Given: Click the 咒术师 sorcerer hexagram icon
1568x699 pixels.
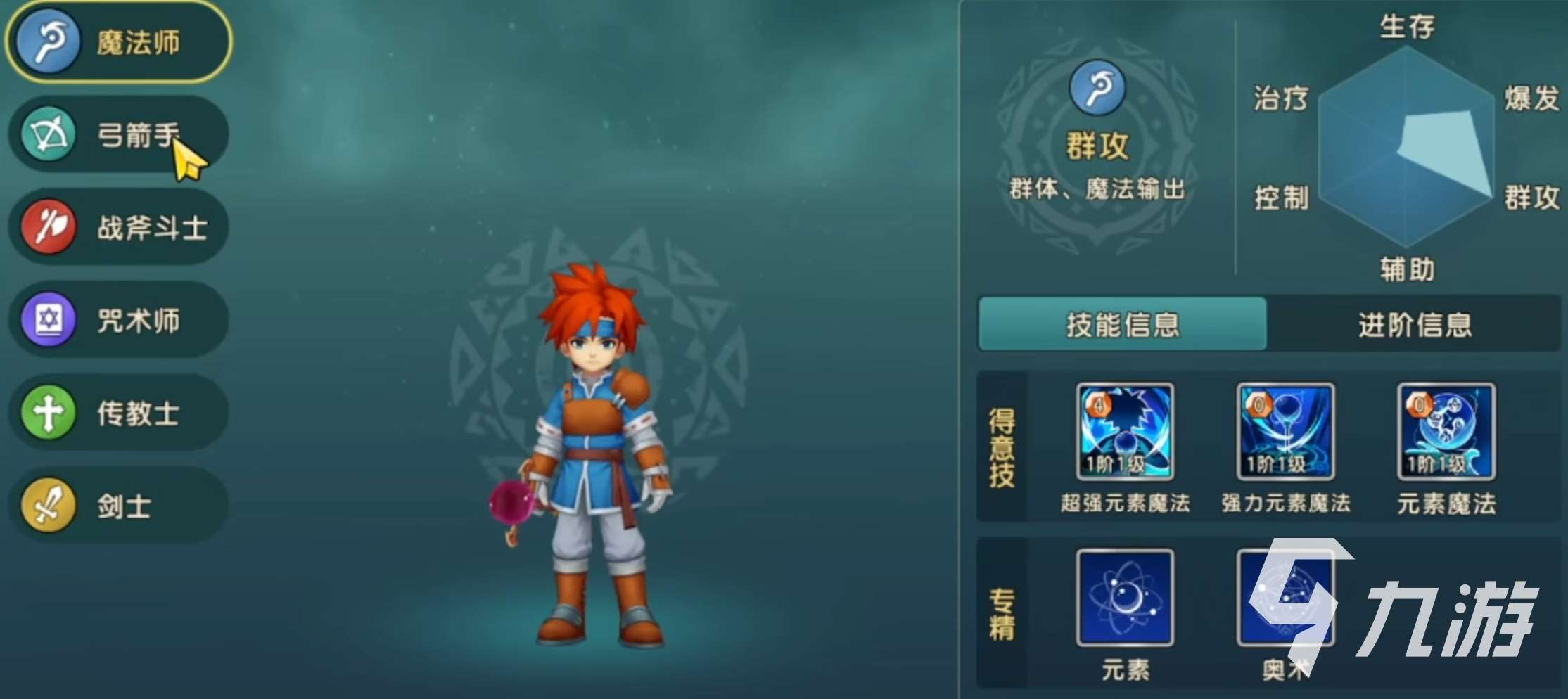Looking at the screenshot, I should (x=48, y=320).
